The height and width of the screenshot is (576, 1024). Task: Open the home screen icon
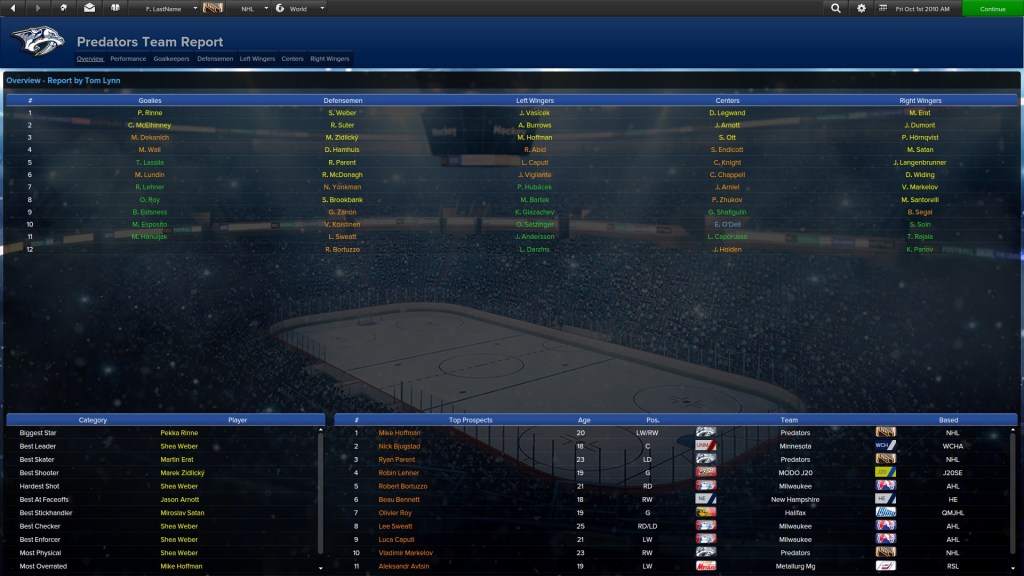click(64, 8)
